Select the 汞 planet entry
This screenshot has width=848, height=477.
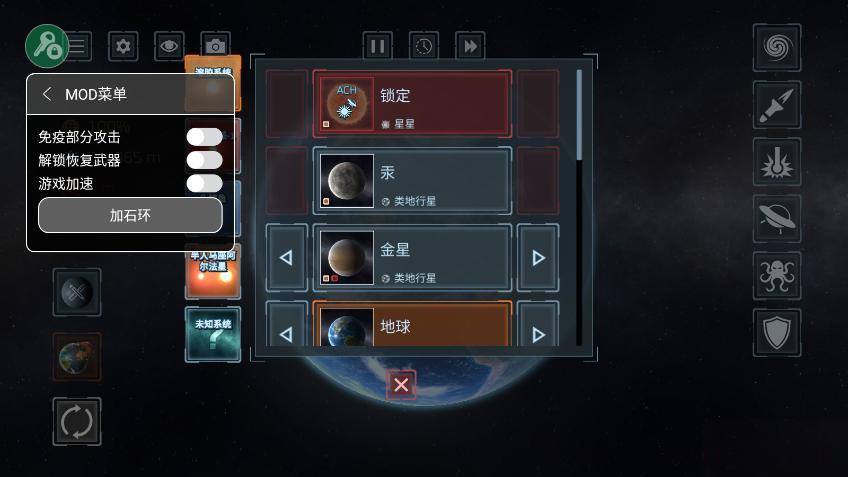[412, 181]
